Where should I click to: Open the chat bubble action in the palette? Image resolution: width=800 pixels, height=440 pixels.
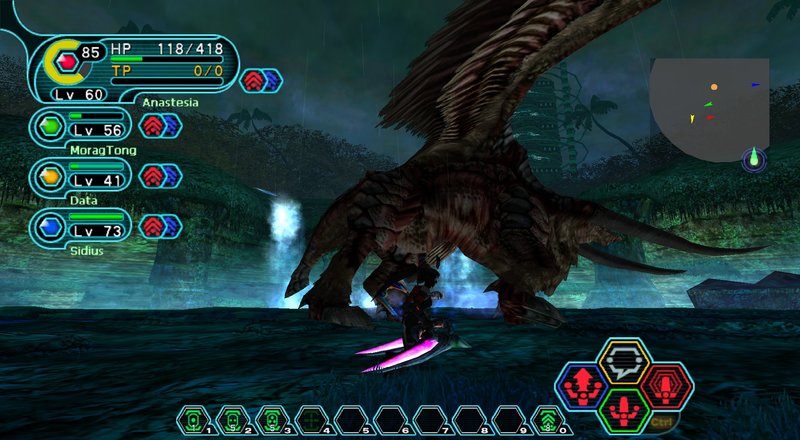click(x=625, y=362)
